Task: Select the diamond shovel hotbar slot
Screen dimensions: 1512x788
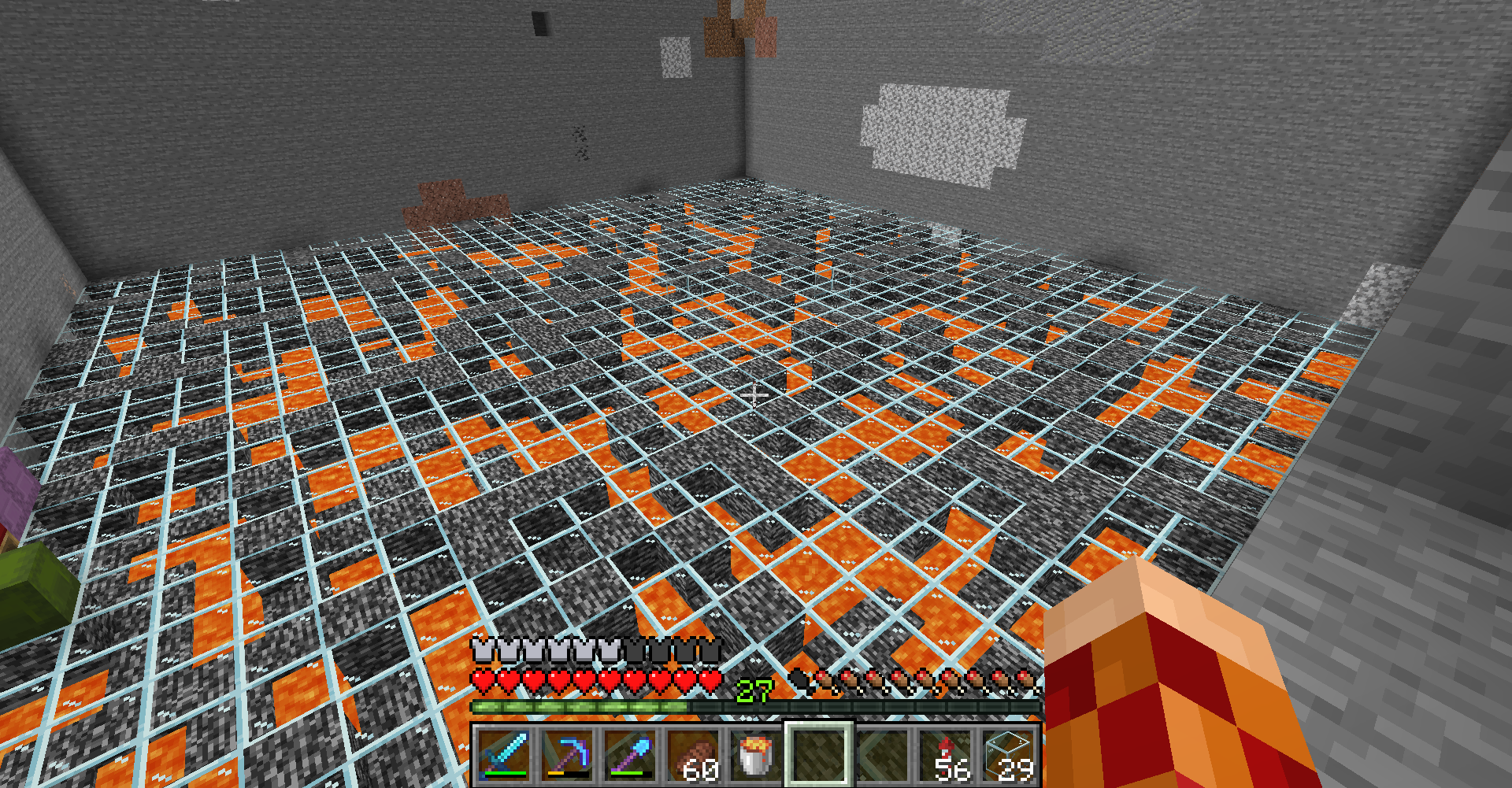Action: click(x=630, y=755)
